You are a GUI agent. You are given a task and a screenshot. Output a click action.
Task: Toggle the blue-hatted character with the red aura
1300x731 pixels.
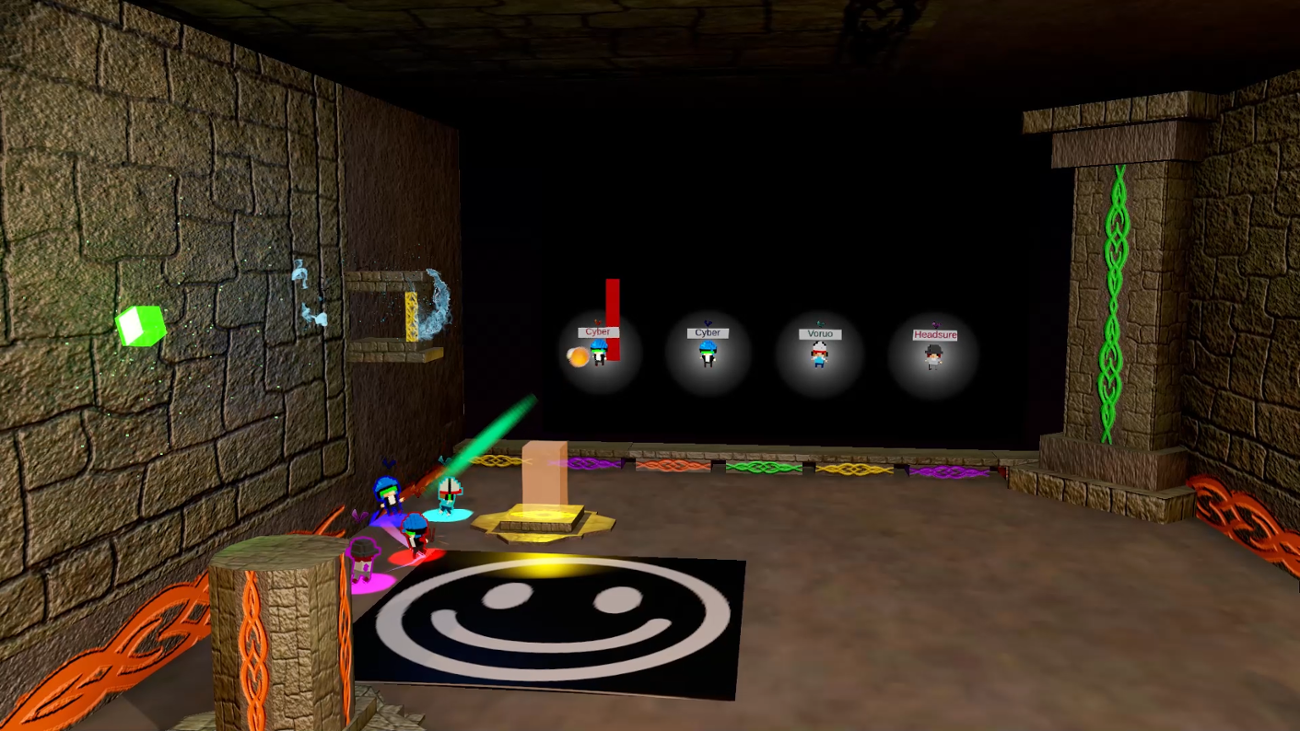pos(415,532)
